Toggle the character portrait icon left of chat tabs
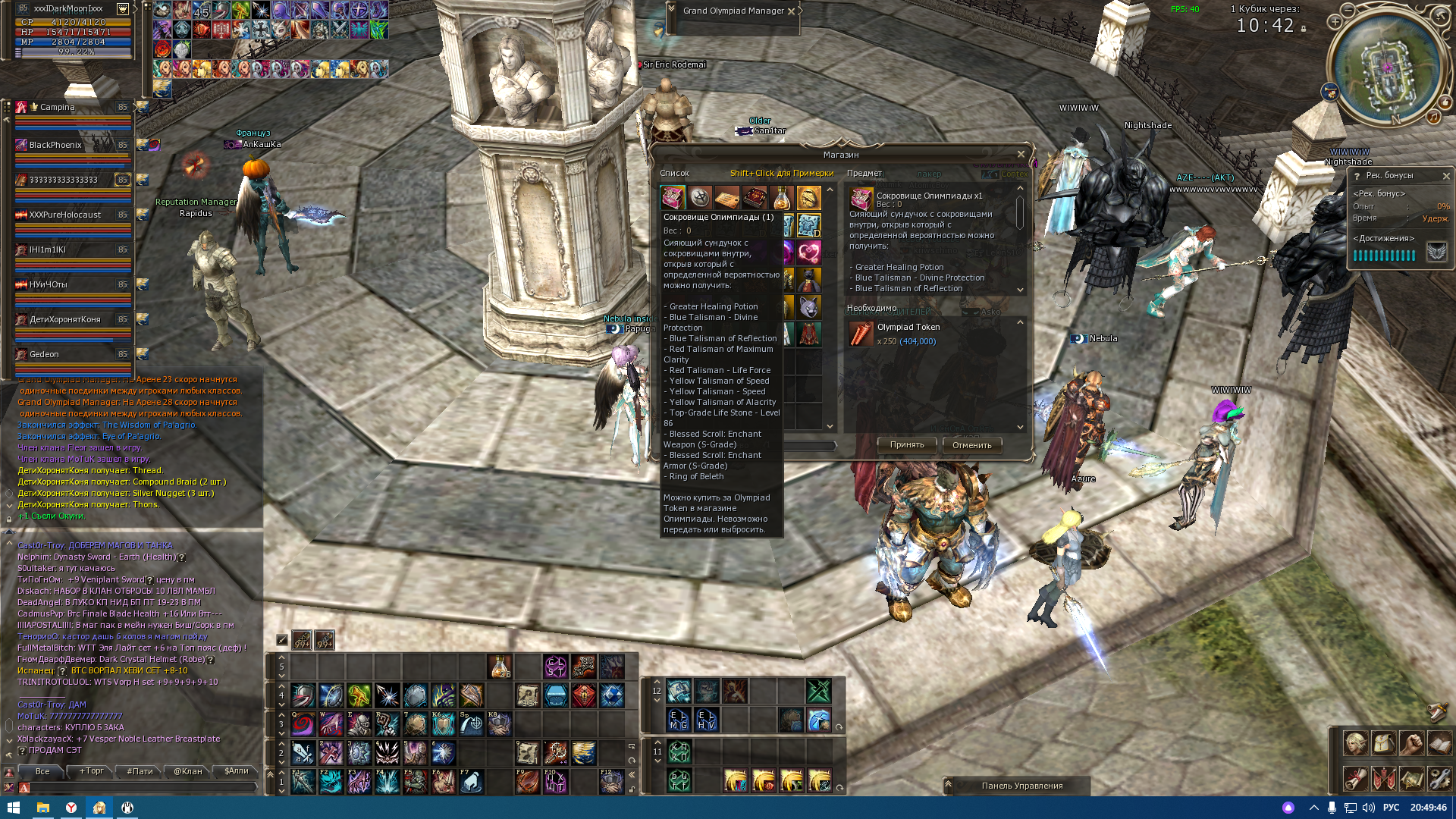 click(10, 771)
